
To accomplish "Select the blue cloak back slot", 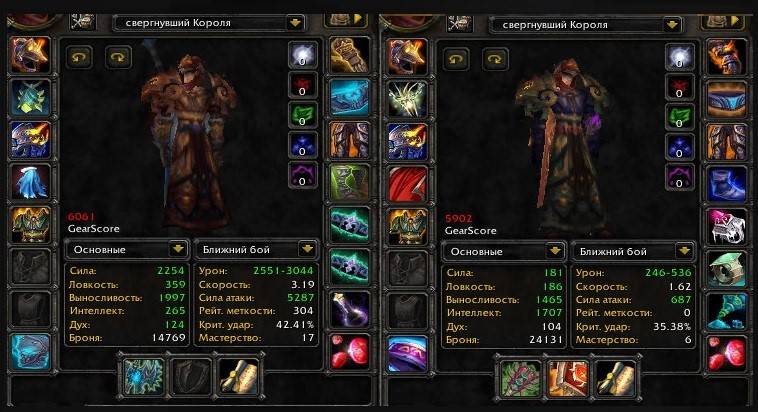I will [x=30, y=182].
